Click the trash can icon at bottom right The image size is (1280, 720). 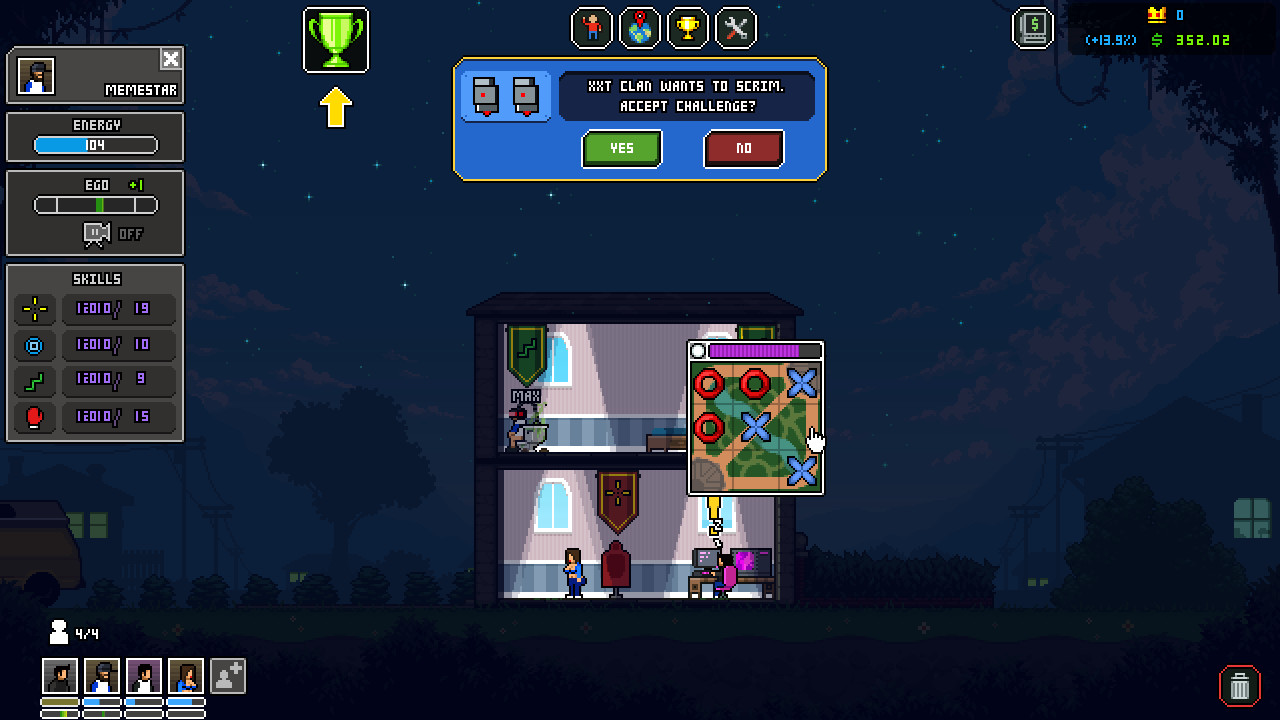point(1239,687)
